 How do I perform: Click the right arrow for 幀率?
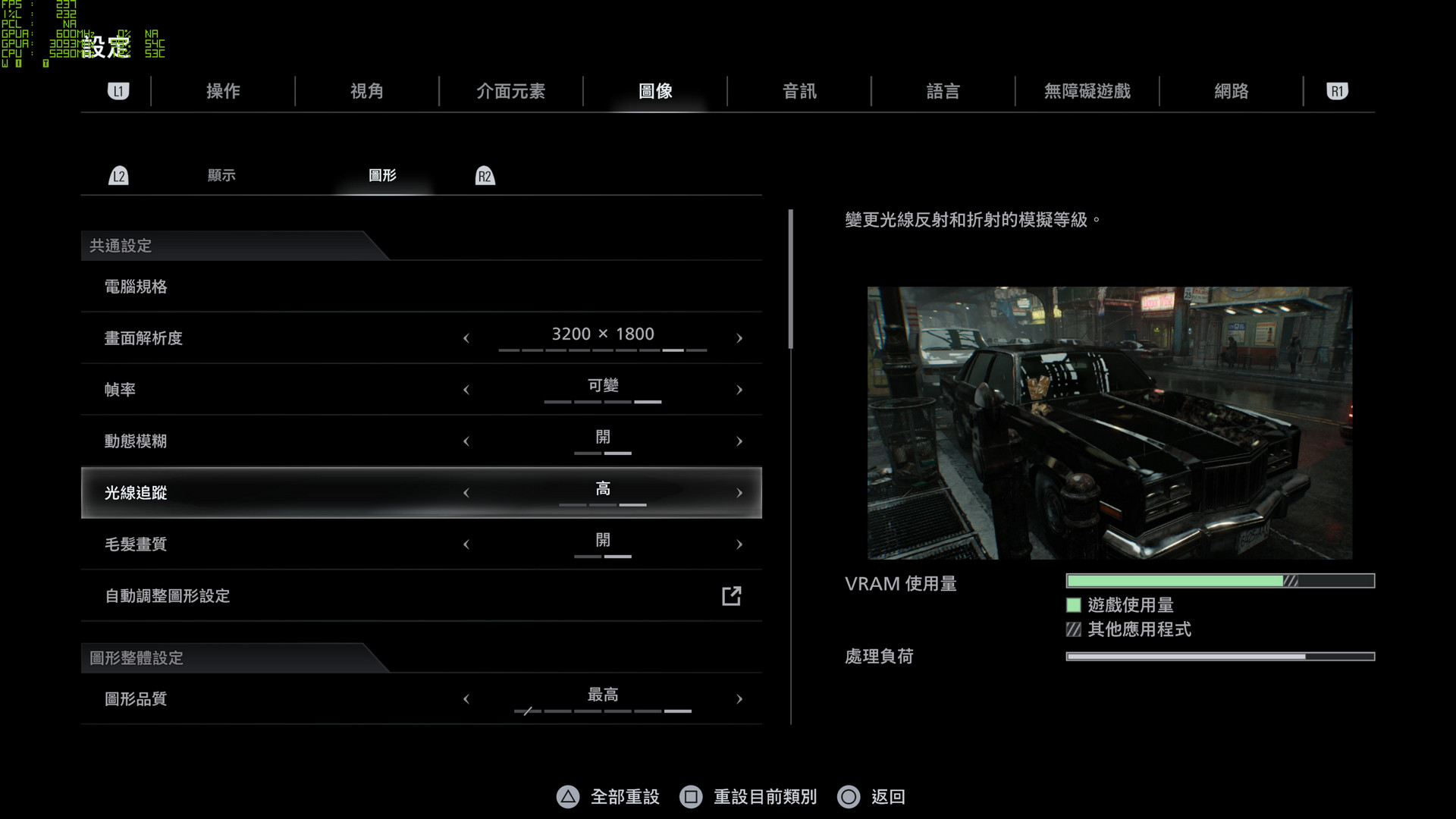pos(739,390)
